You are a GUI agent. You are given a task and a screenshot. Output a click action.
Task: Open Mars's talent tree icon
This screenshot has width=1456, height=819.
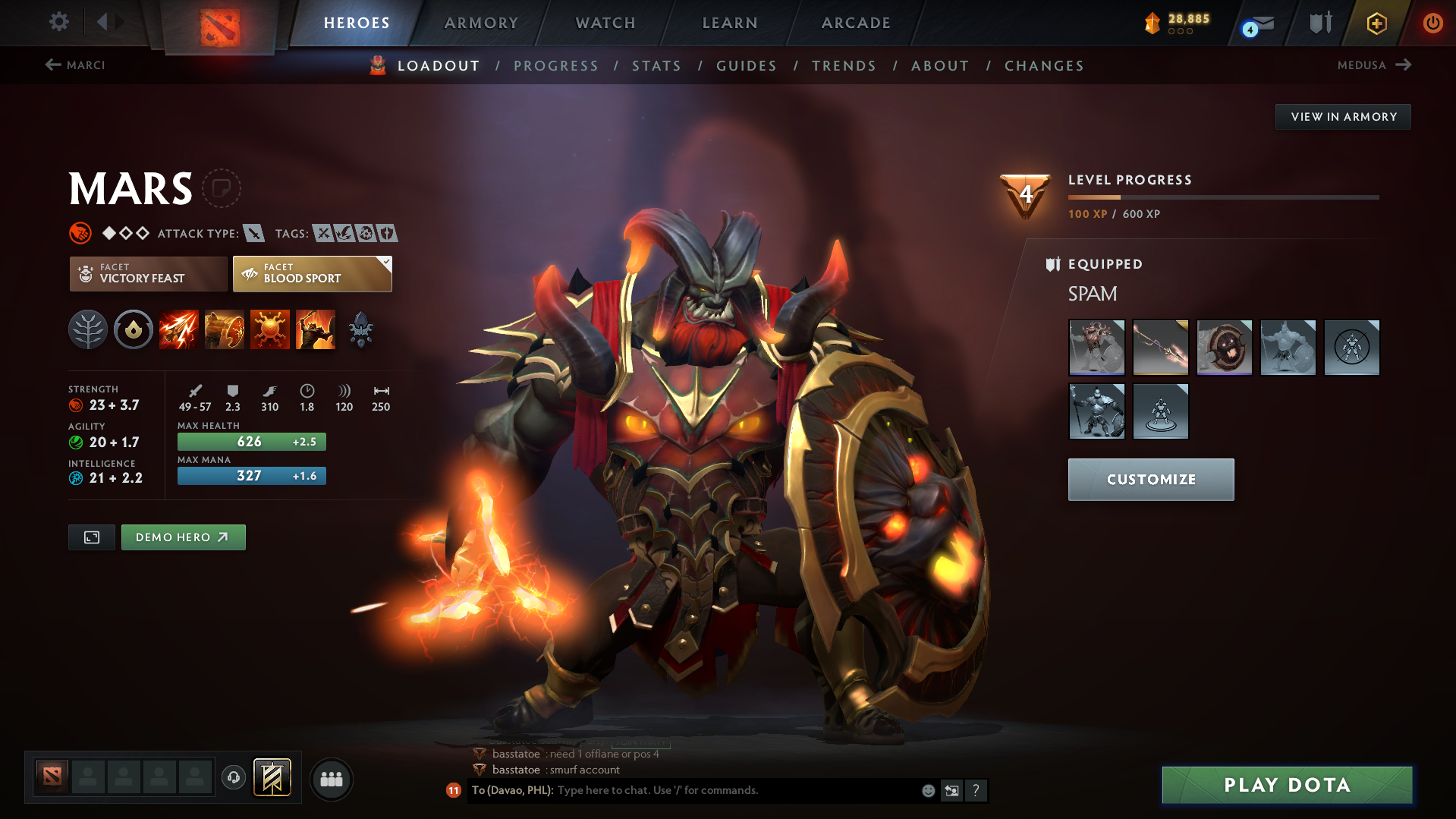point(88,329)
